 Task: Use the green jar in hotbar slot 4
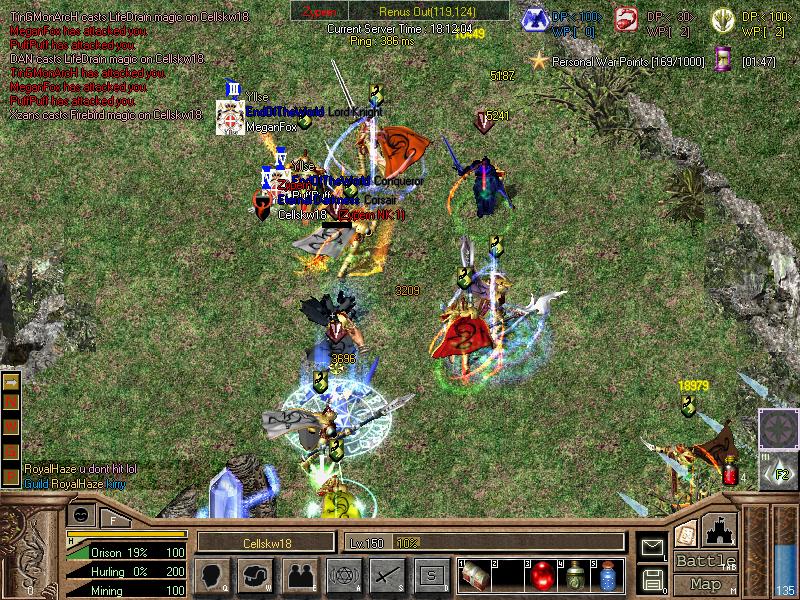(575, 575)
